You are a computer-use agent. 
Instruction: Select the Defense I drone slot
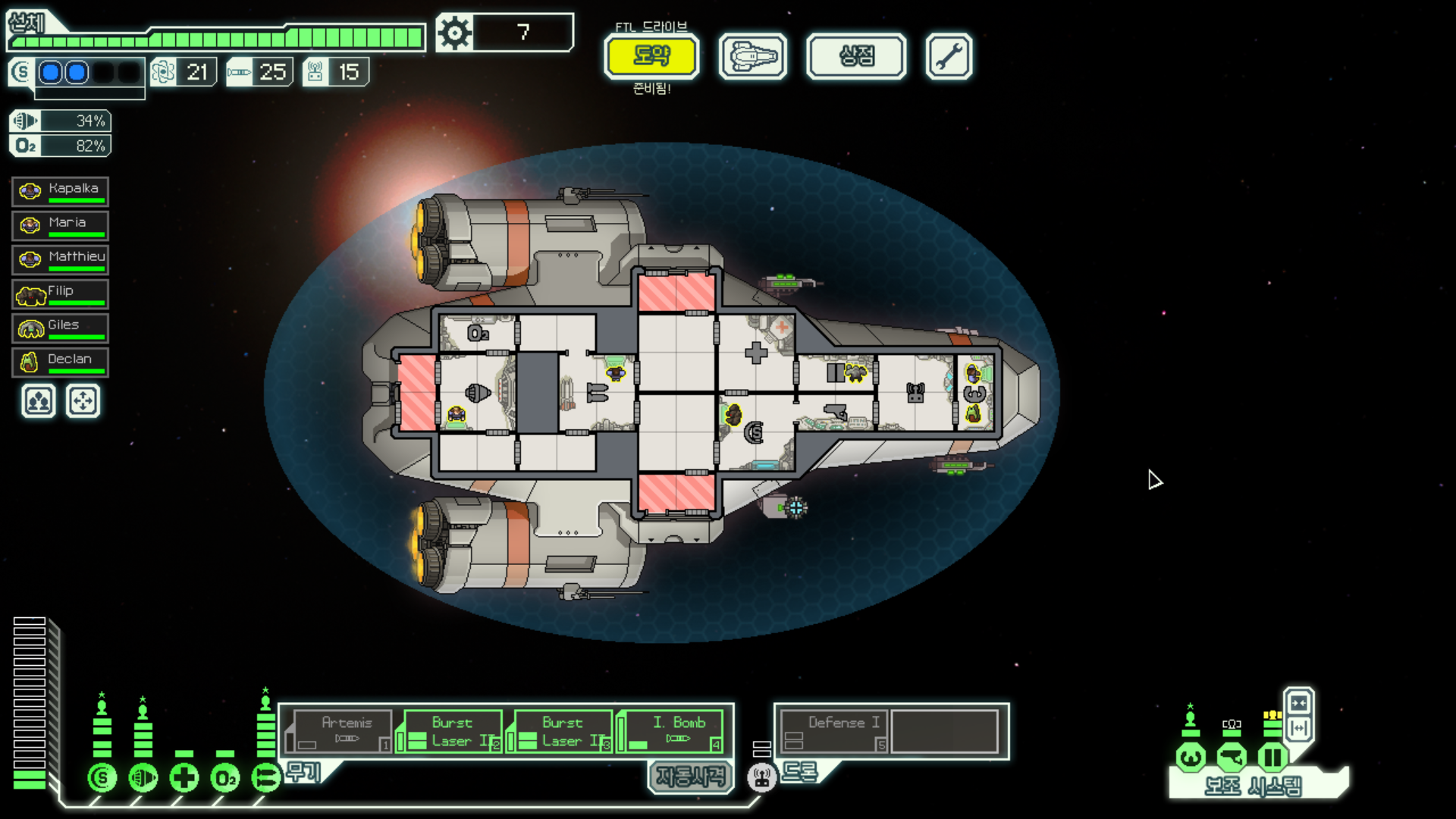[x=834, y=731]
